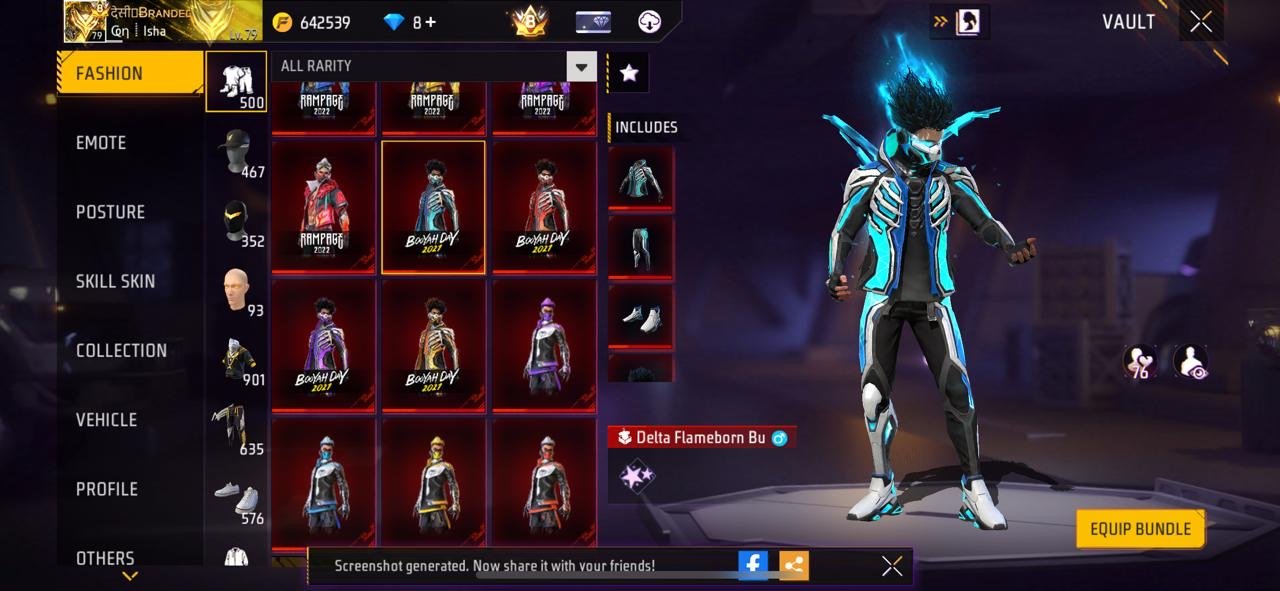Open the Emote category
The image size is (1280, 591).
click(101, 143)
